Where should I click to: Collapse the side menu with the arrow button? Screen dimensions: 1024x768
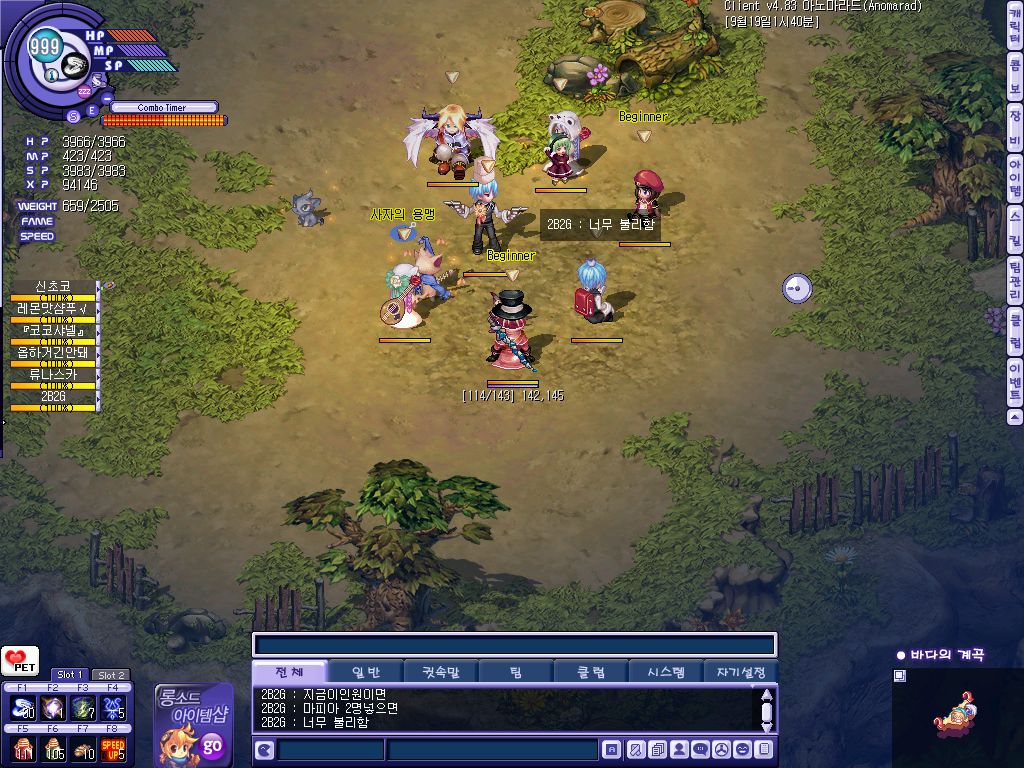[x=1015, y=416]
